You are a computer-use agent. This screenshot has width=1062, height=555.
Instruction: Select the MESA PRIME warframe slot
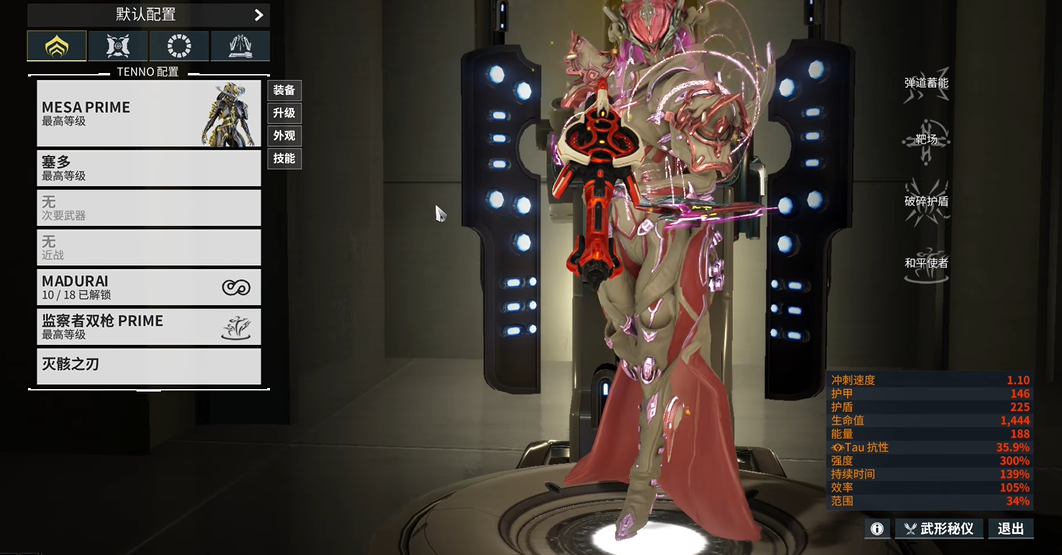[148, 113]
